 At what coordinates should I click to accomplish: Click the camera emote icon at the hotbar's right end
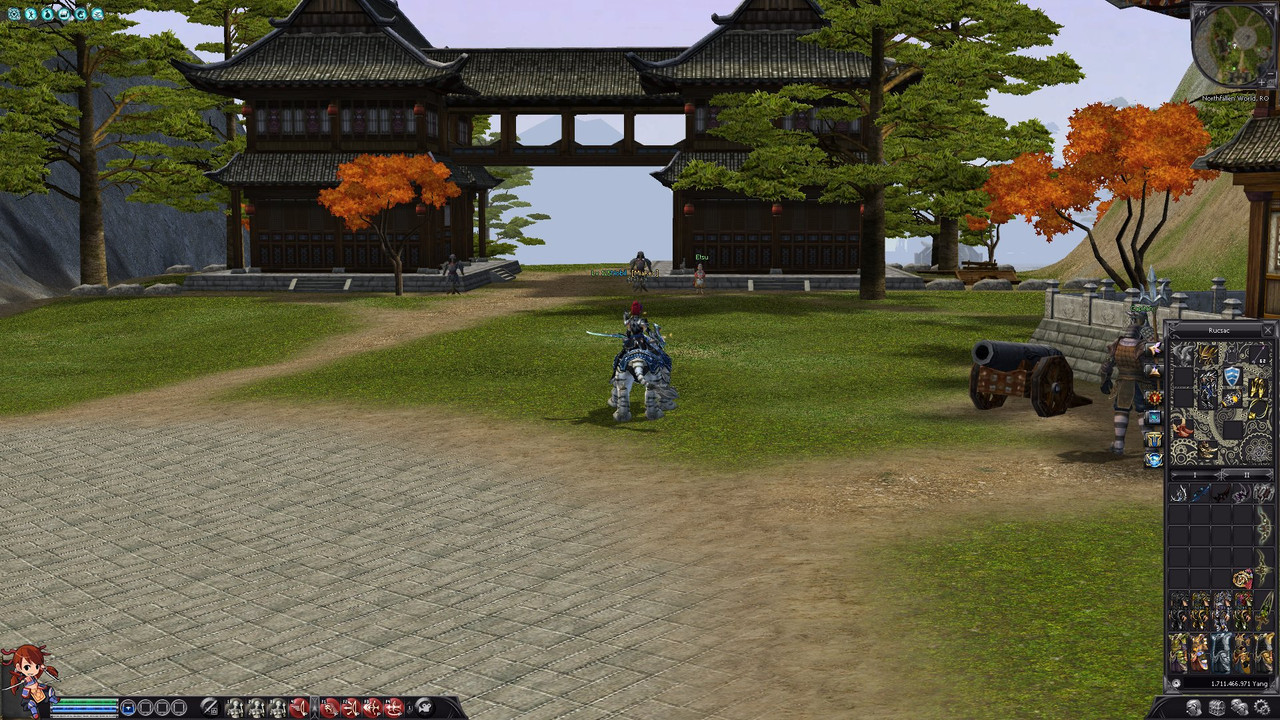click(x=425, y=707)
